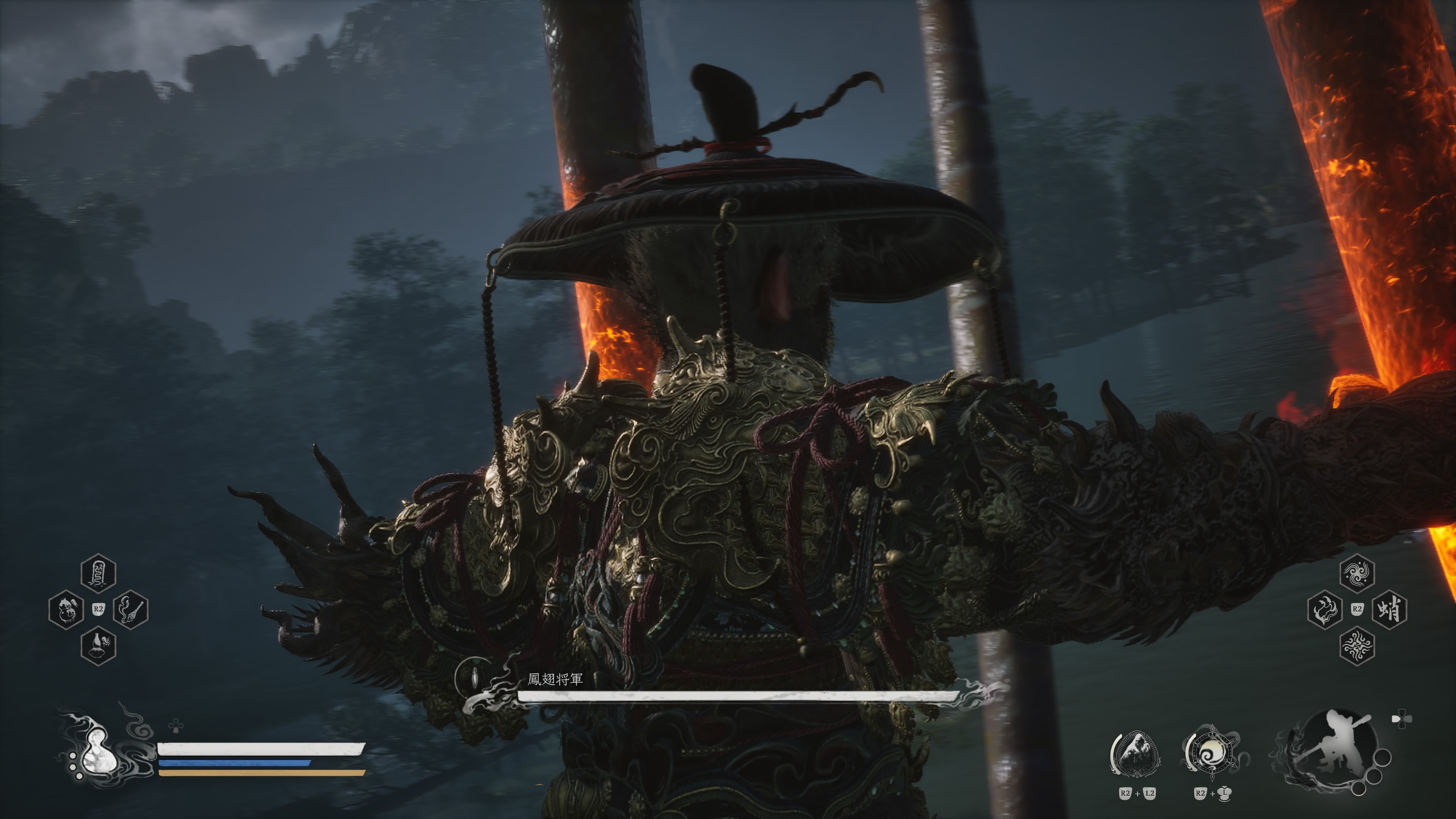Screen dimensions: 1456x819
Task: Select the stone tablet item slot
Action: pyautogui.click(x=98, y=573)
